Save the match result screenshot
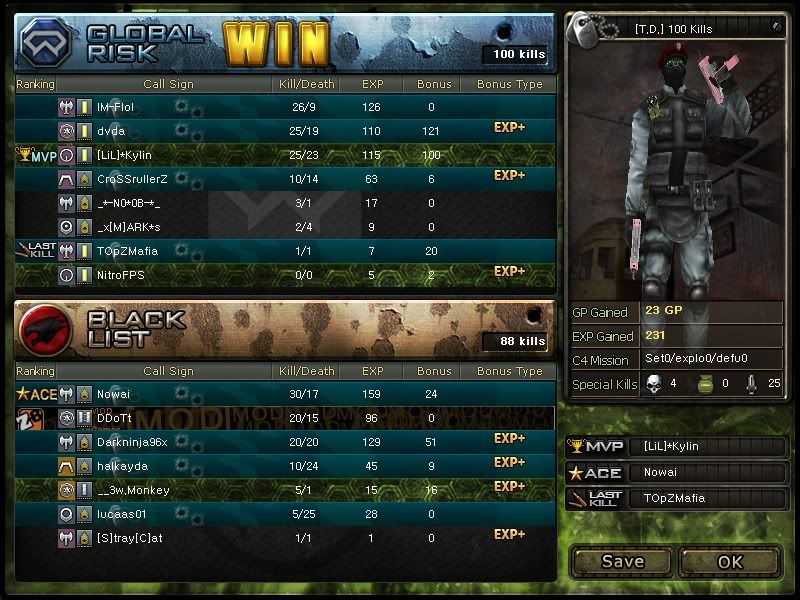The image size is (800, 600). coord(622,561)
